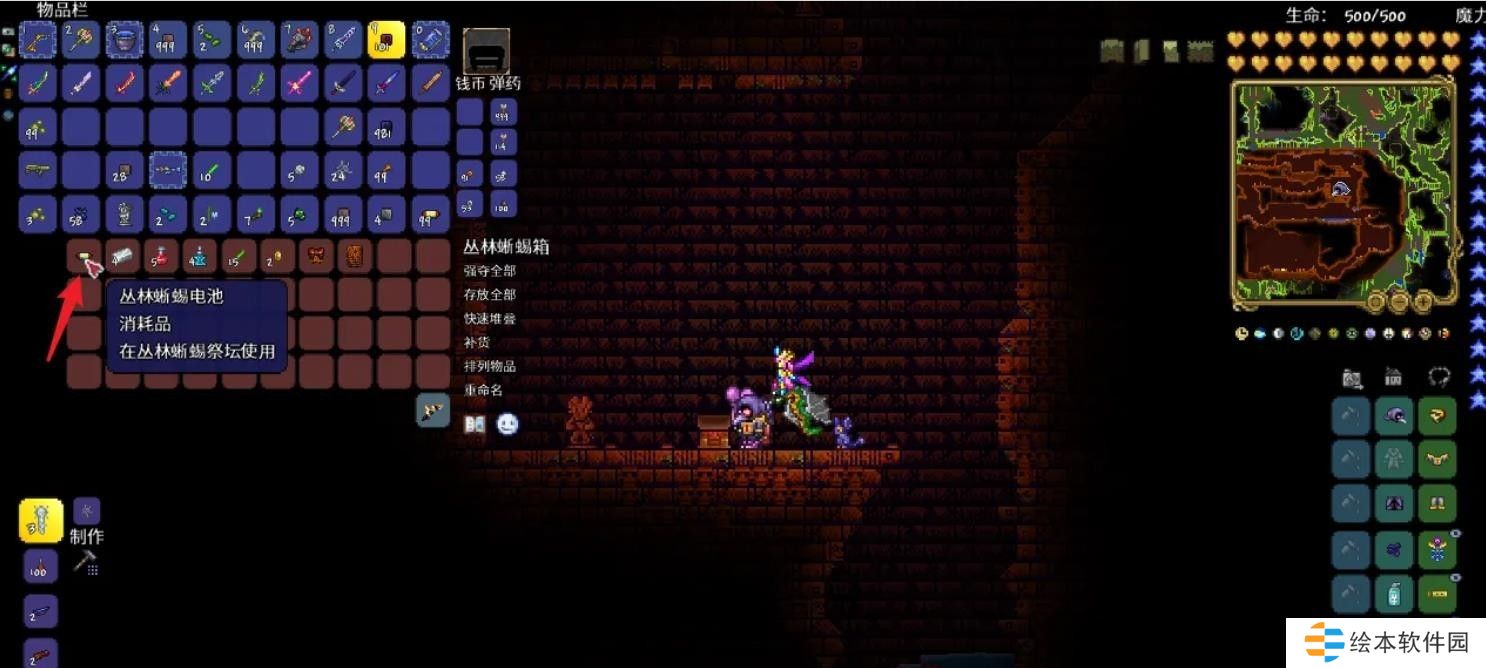The height and width of the screenshot is (668, 1486).
Task: Take the silver bar stack from chest
Action: coord(122,257)
